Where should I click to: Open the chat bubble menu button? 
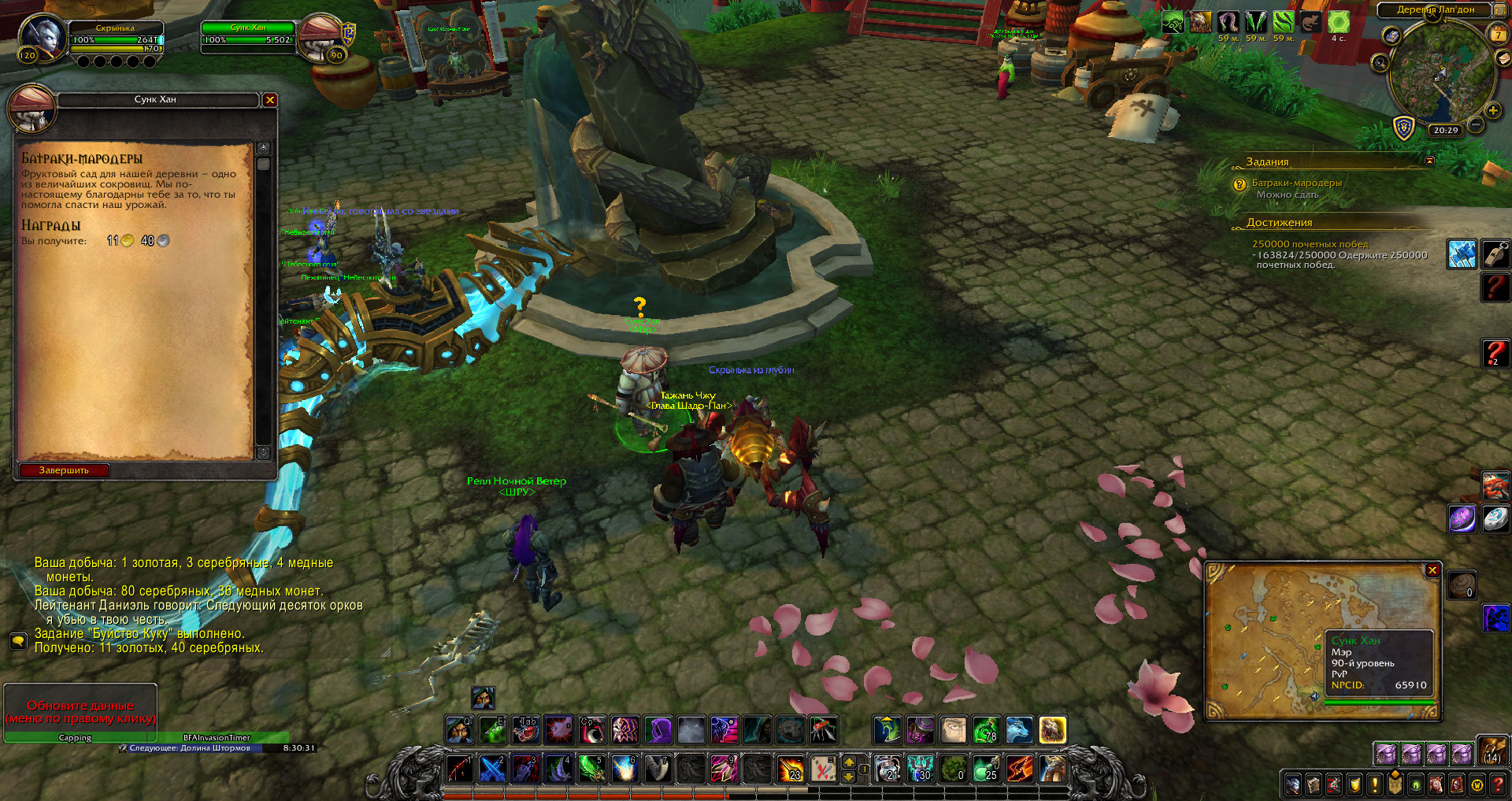click(17, 640)
